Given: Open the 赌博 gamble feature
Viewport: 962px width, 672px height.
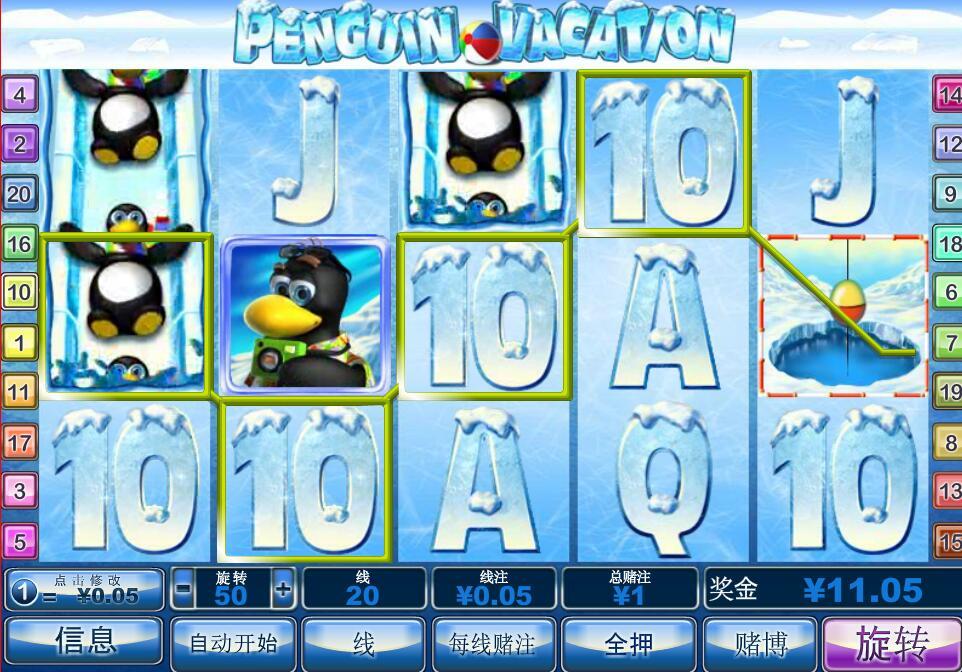Looking at the screenshot, I should click(760, 643).
